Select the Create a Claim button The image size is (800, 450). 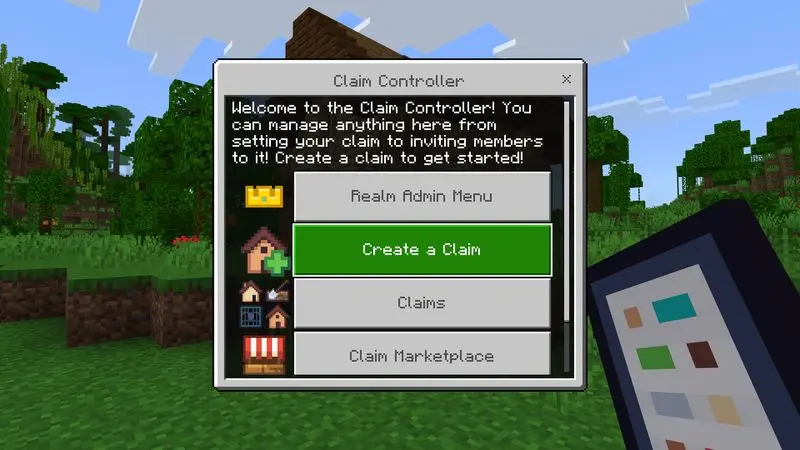coord(421,249)
